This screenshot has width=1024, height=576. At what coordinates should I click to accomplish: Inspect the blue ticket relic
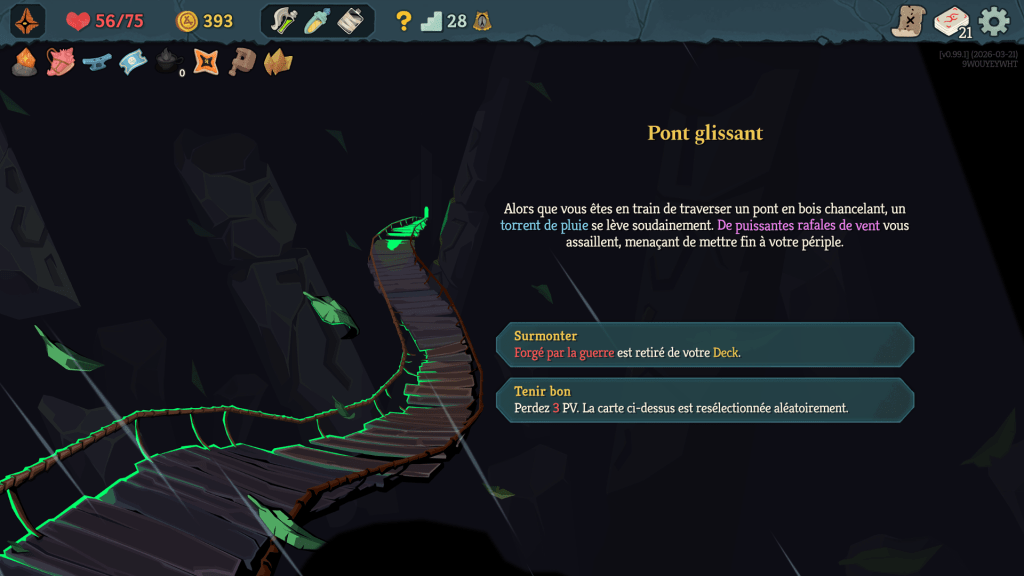click(x=133, y=63)
